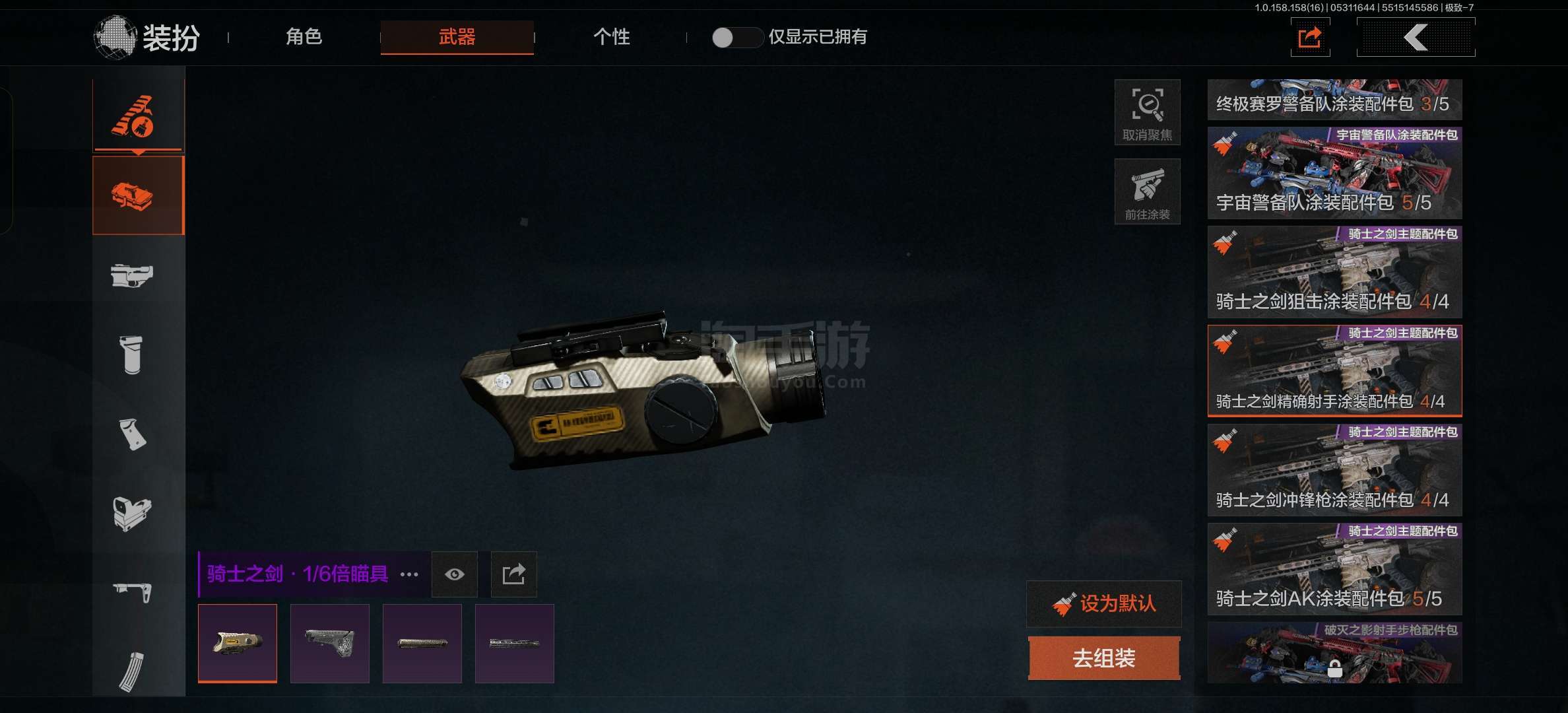
Task: Select 骑士之剑狙击涂装配件包
Action: click(x=1334, y=272)
